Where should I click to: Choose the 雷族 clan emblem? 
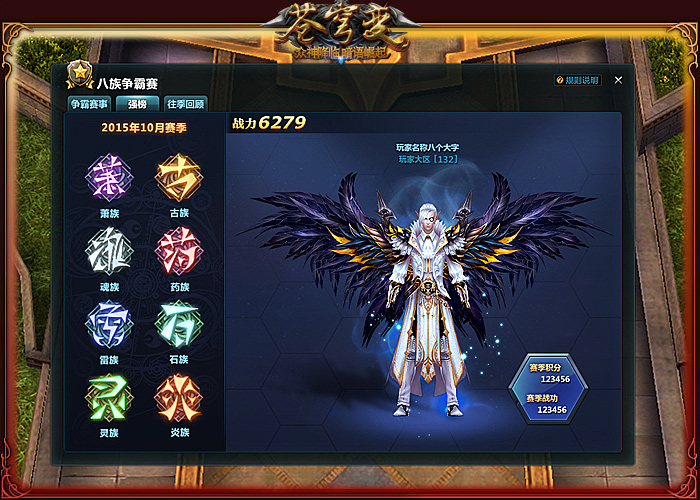[x=108, y=324]
